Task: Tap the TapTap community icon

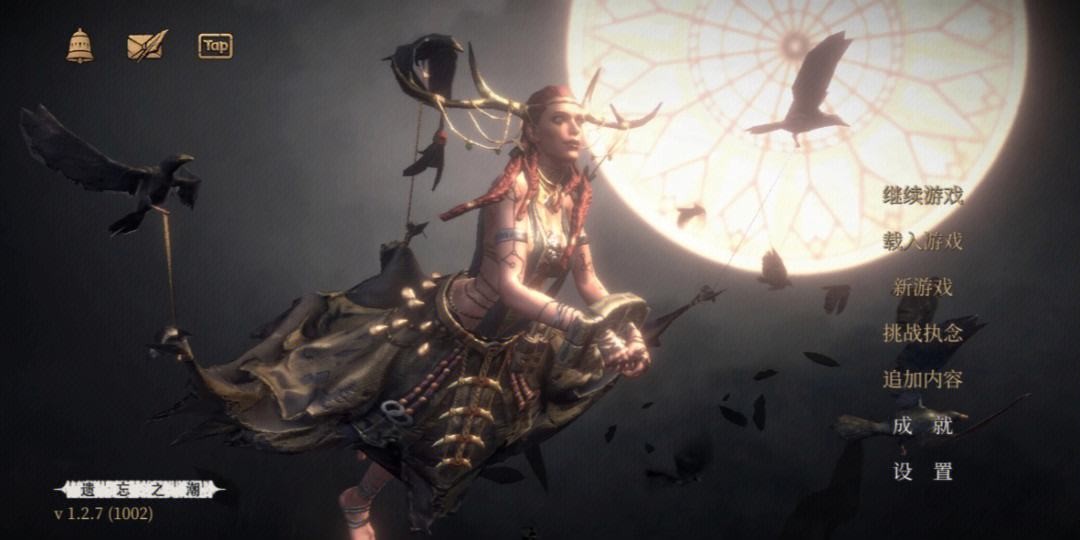Action: [x=215, y=45]
